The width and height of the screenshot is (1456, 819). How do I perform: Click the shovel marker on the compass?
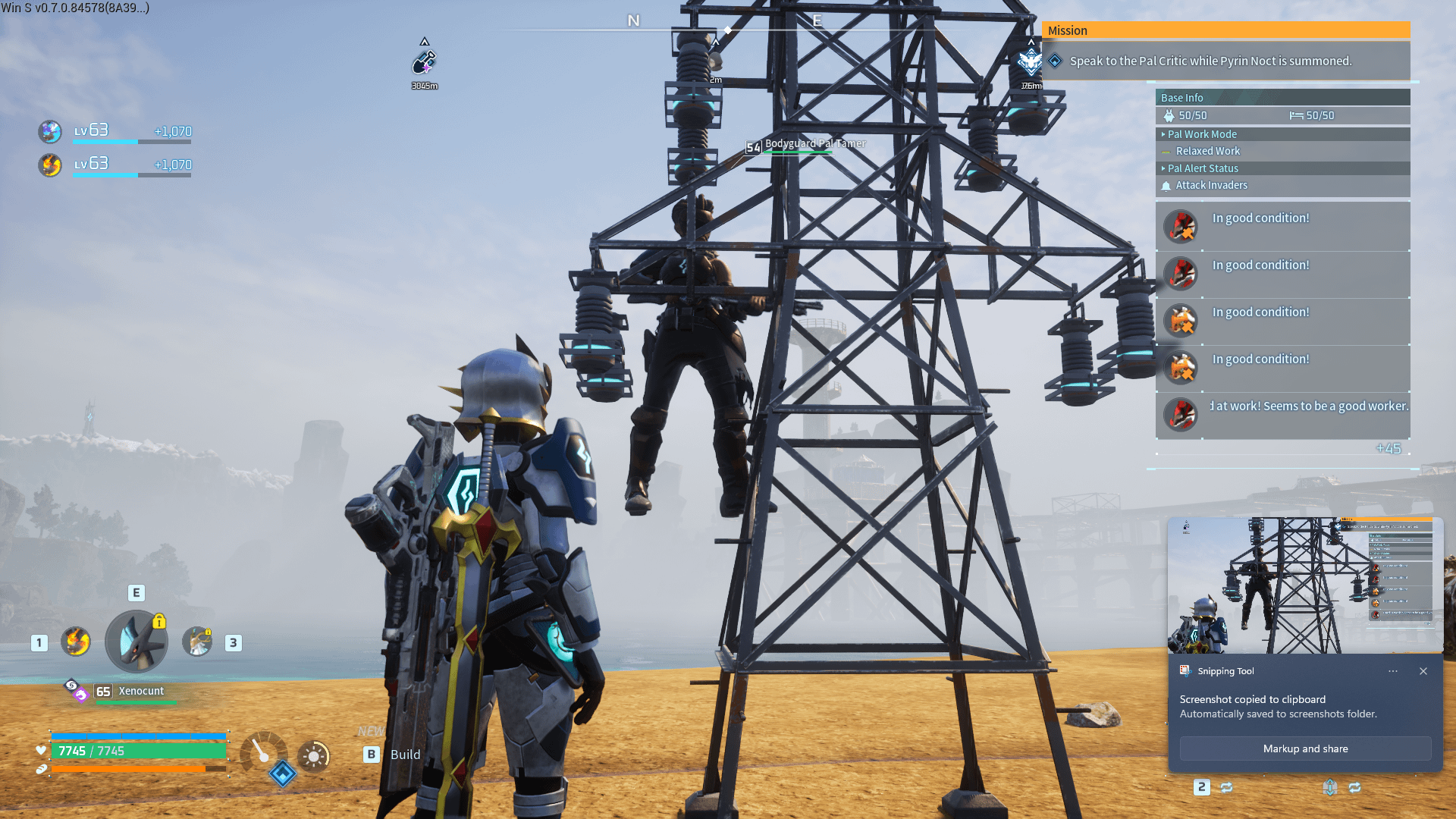[x=425, y=62]
